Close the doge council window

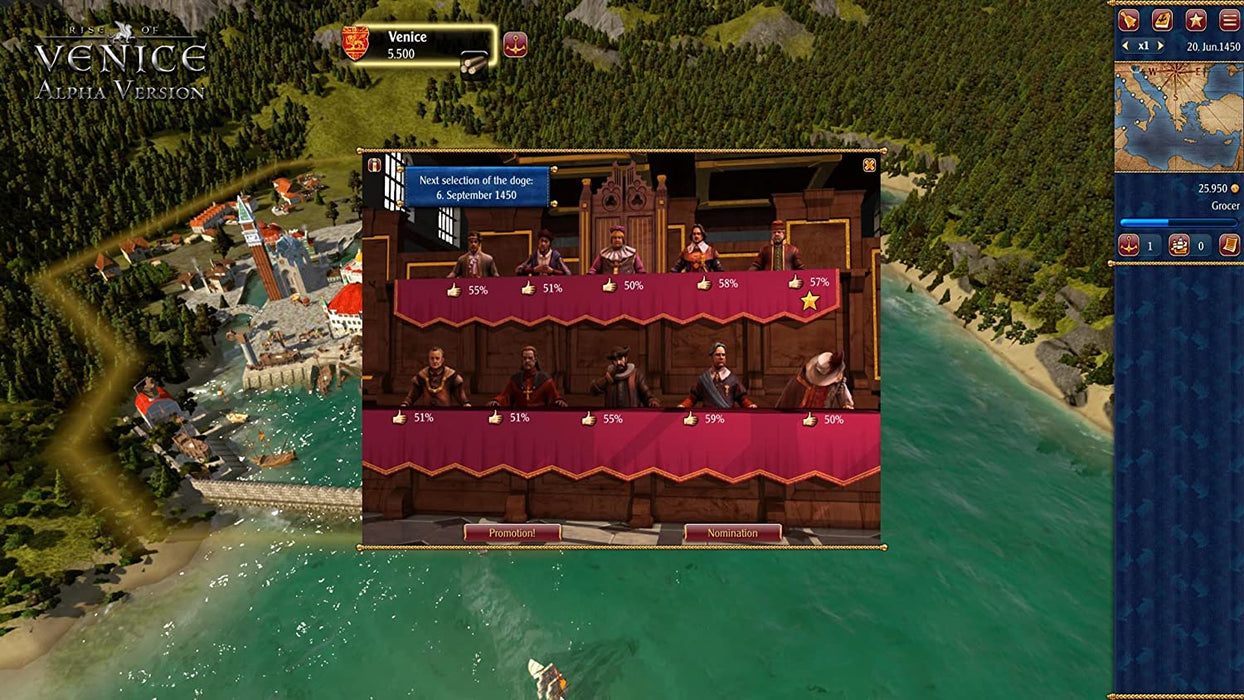[869, 165]
